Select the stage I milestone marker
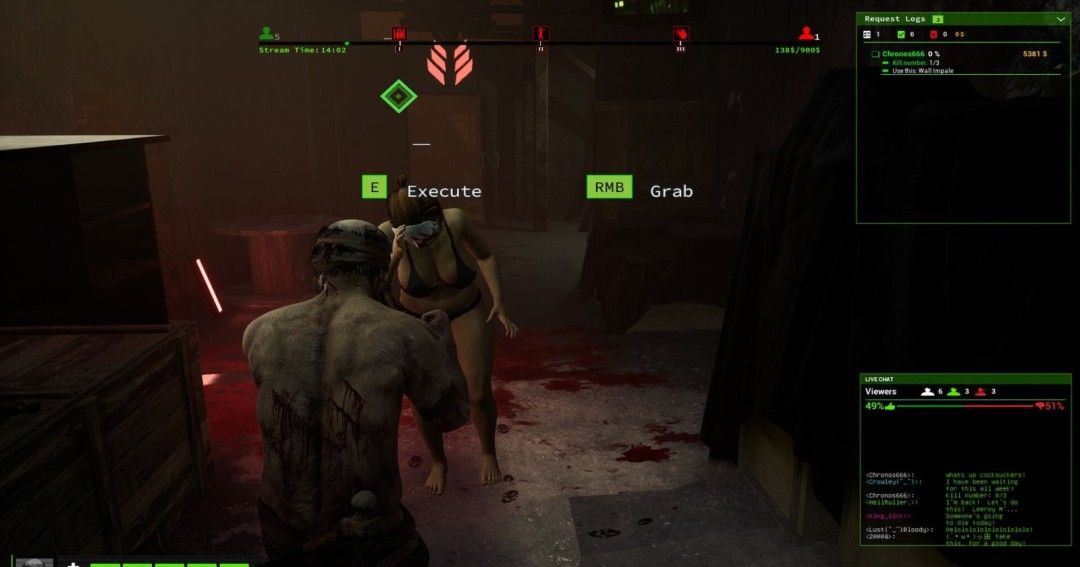This screenshot has height=567, width=1080. click(x=399, y=34)
